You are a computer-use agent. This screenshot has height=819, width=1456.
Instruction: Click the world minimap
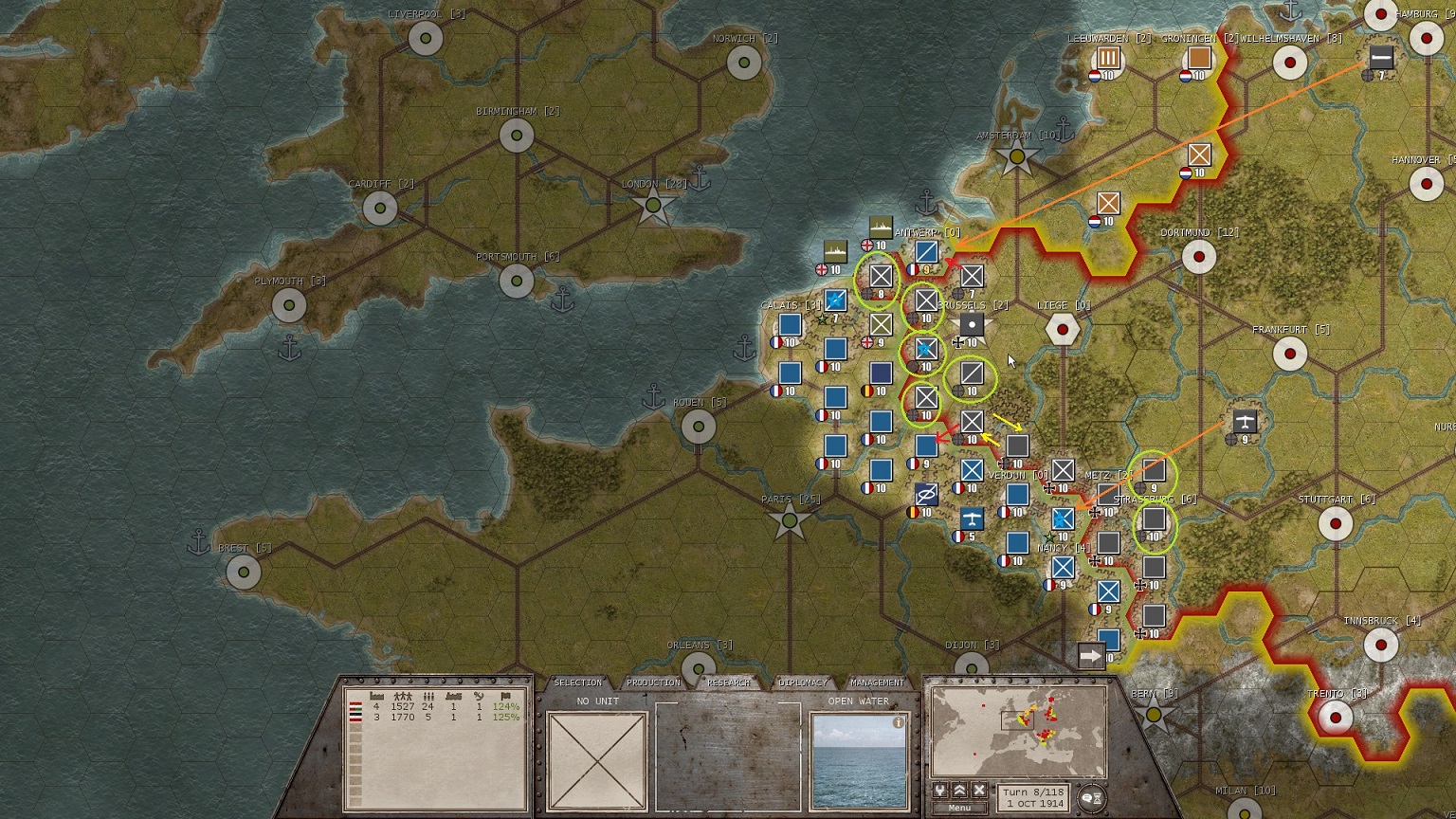point(1019,731)
